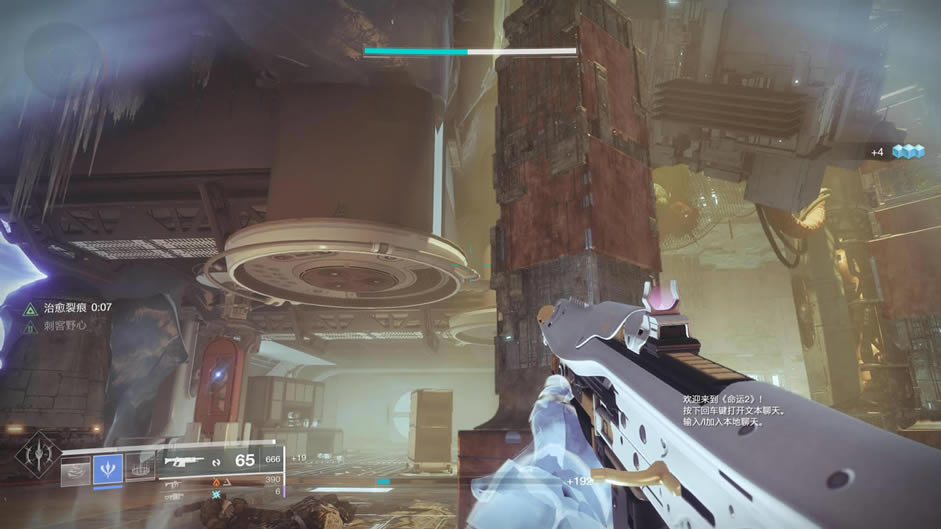The width and height of the screenshot is (941, 529).
Task: Select the melee ability slot
Action: pos(139,467)
